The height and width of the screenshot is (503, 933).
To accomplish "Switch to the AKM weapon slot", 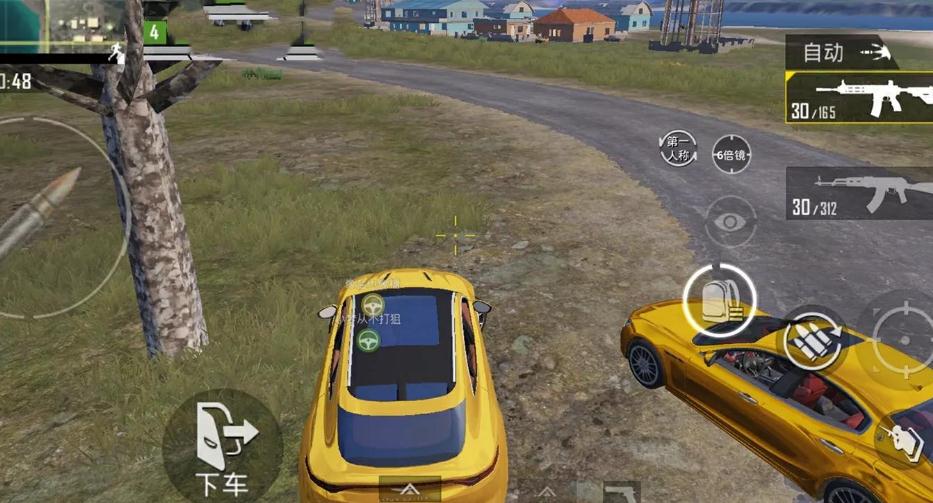I will click(x=860, y=193).
